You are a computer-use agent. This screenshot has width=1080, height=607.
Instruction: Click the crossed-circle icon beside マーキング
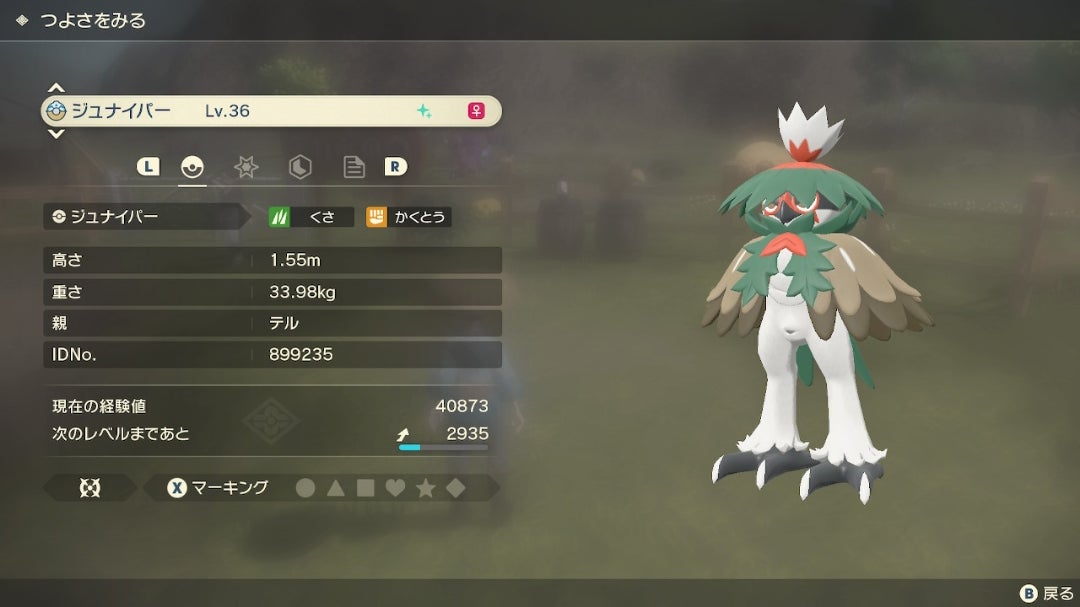click(x=89, y=488)
